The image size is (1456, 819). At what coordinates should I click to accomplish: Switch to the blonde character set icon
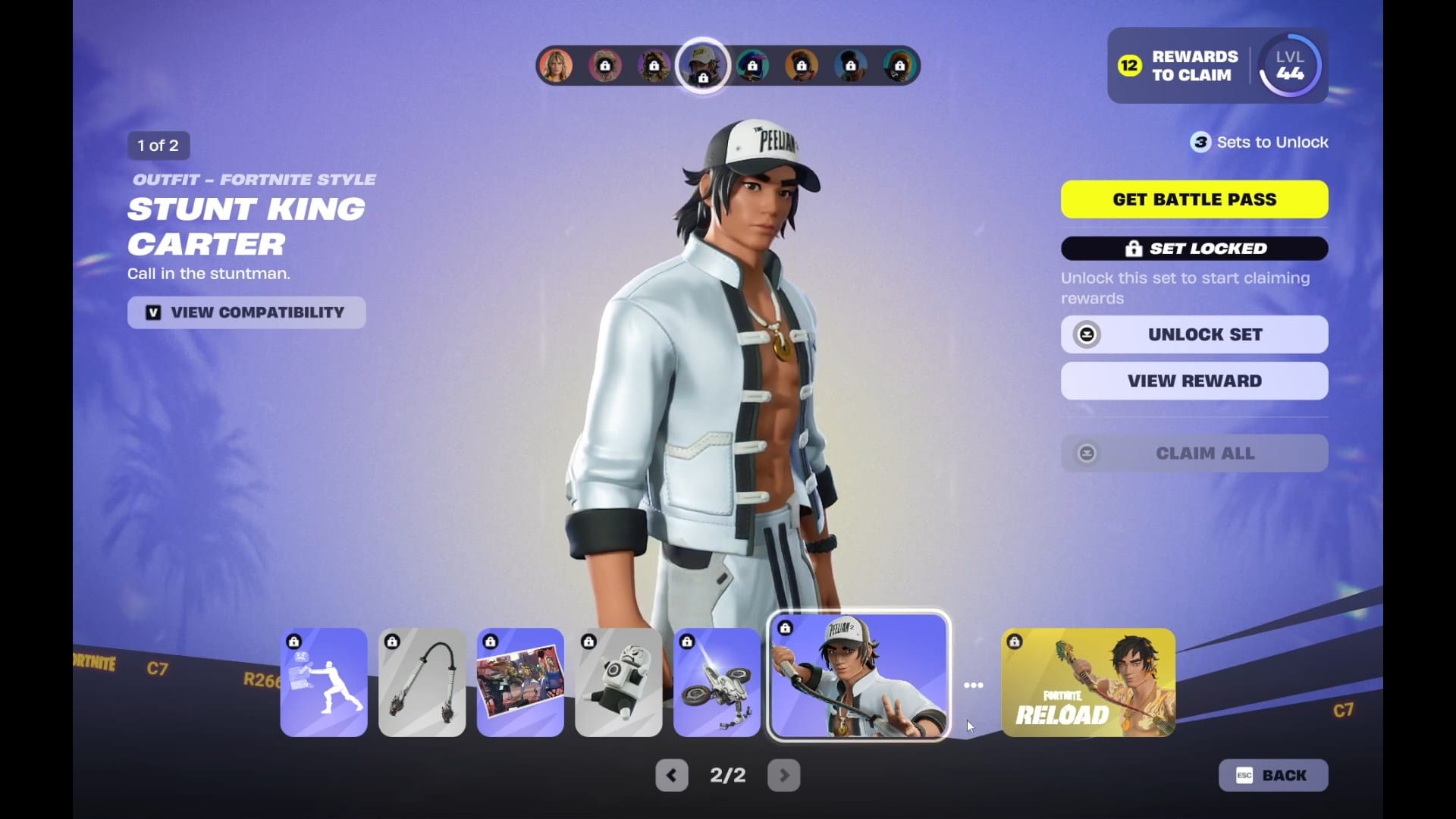(x=556, y=66)
